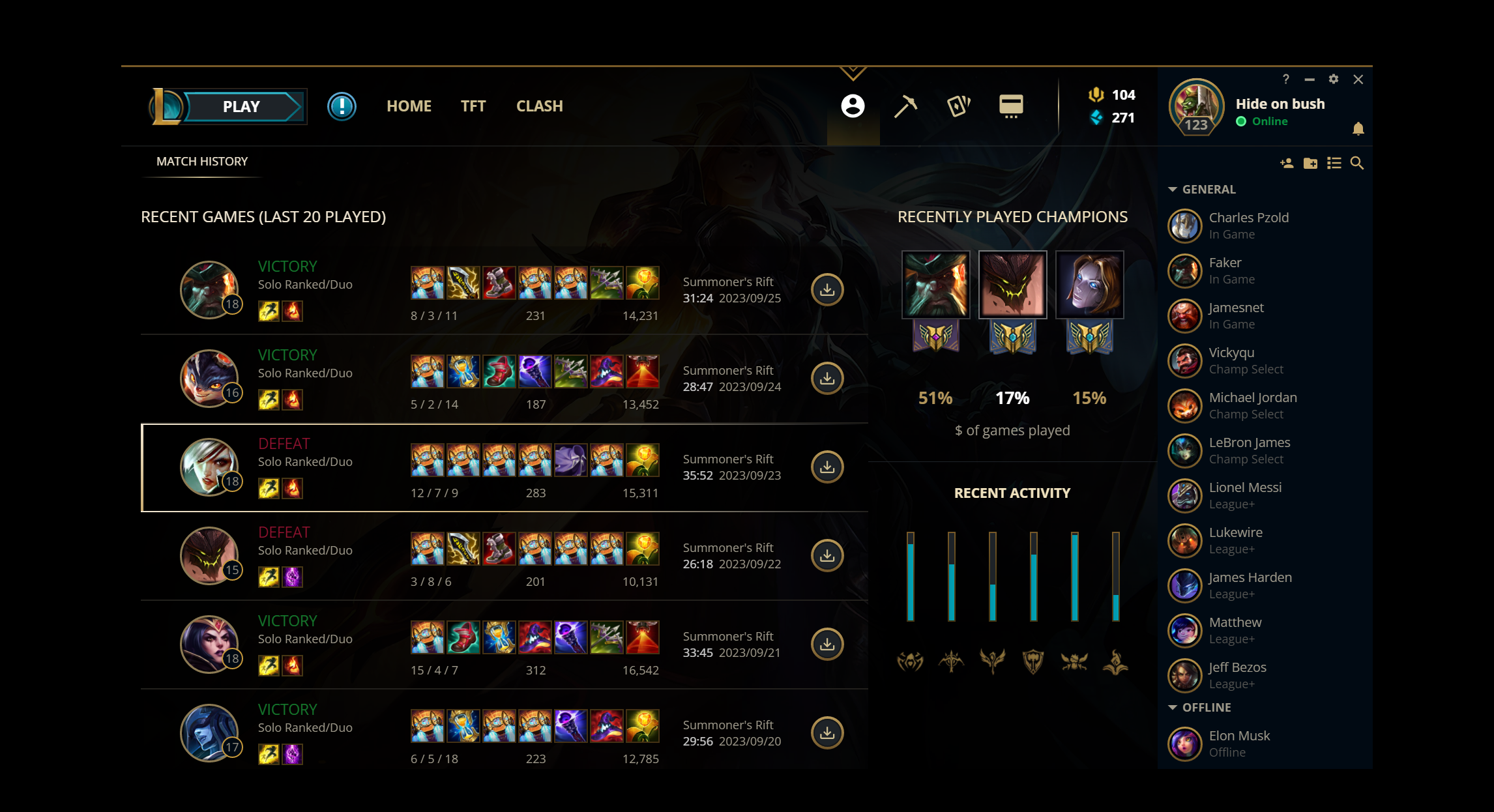Open the CLASH section
The width and height of the screenshot is (1494, 812).
tap(539, 106)
